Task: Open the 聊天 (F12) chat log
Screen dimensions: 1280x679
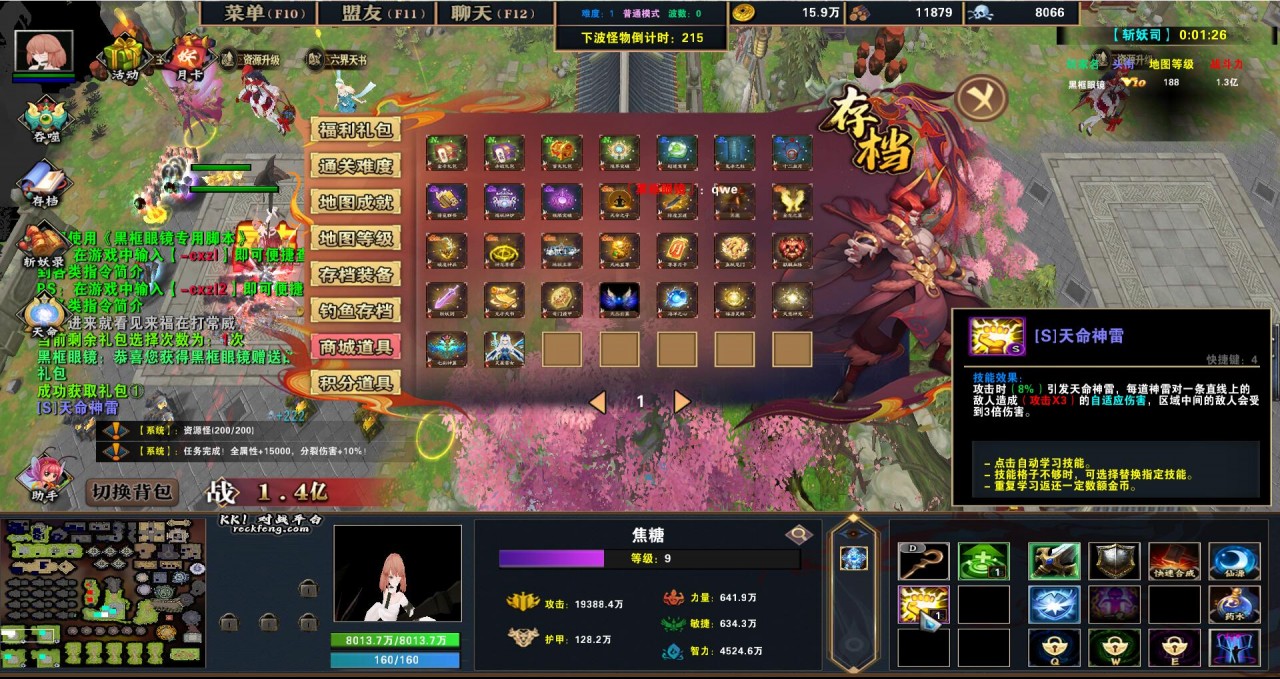Action: (494, 13)
